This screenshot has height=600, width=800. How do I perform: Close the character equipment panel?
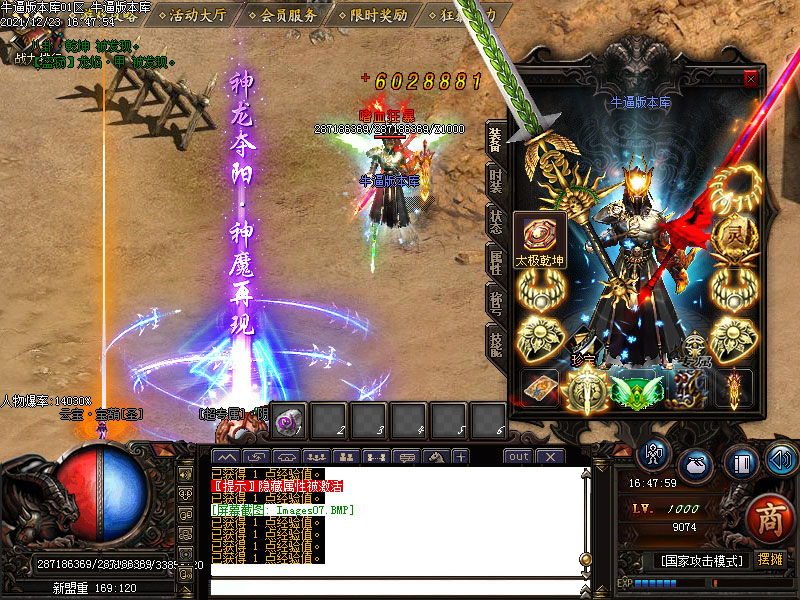(x=752, y=80)
